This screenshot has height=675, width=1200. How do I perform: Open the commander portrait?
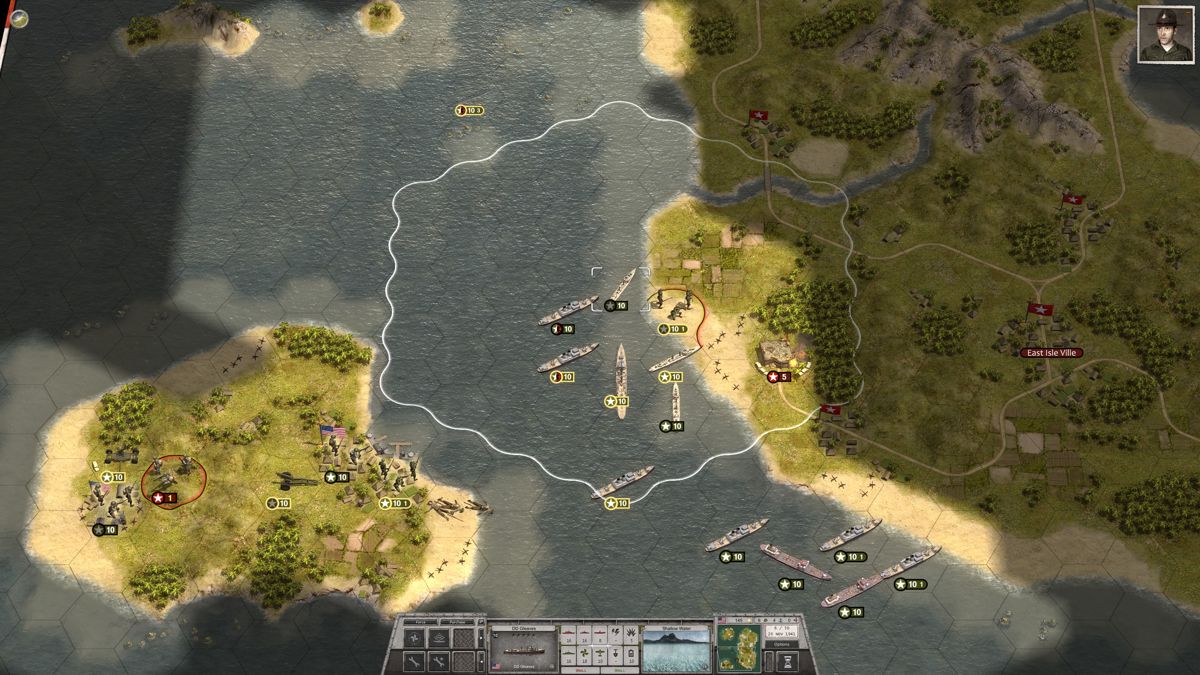1164,35
